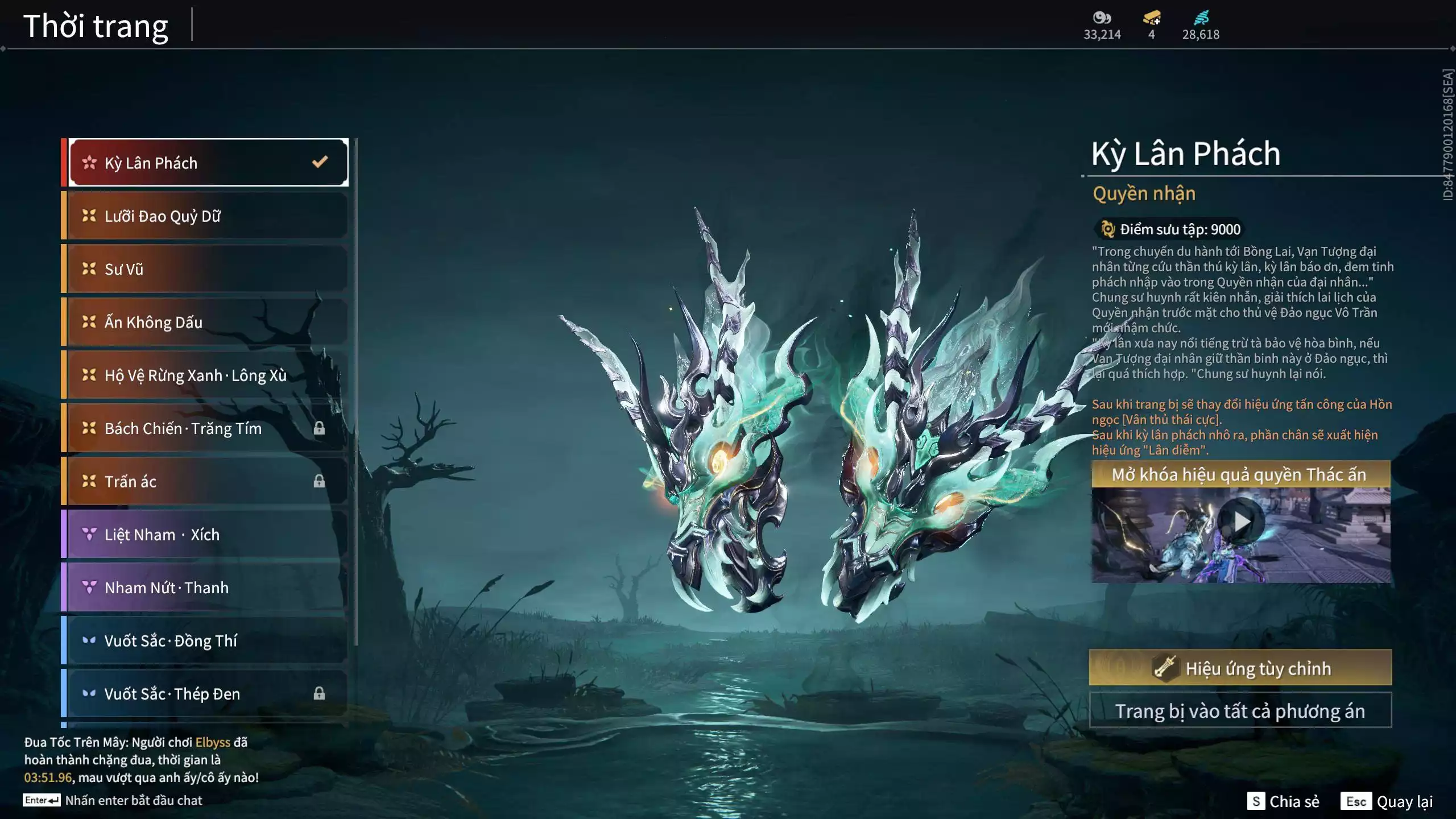Pick the Vuốt Sắc · Đồng Thí skin
Viewport: 1456px width, 819px height.
(x=208, y=641)
